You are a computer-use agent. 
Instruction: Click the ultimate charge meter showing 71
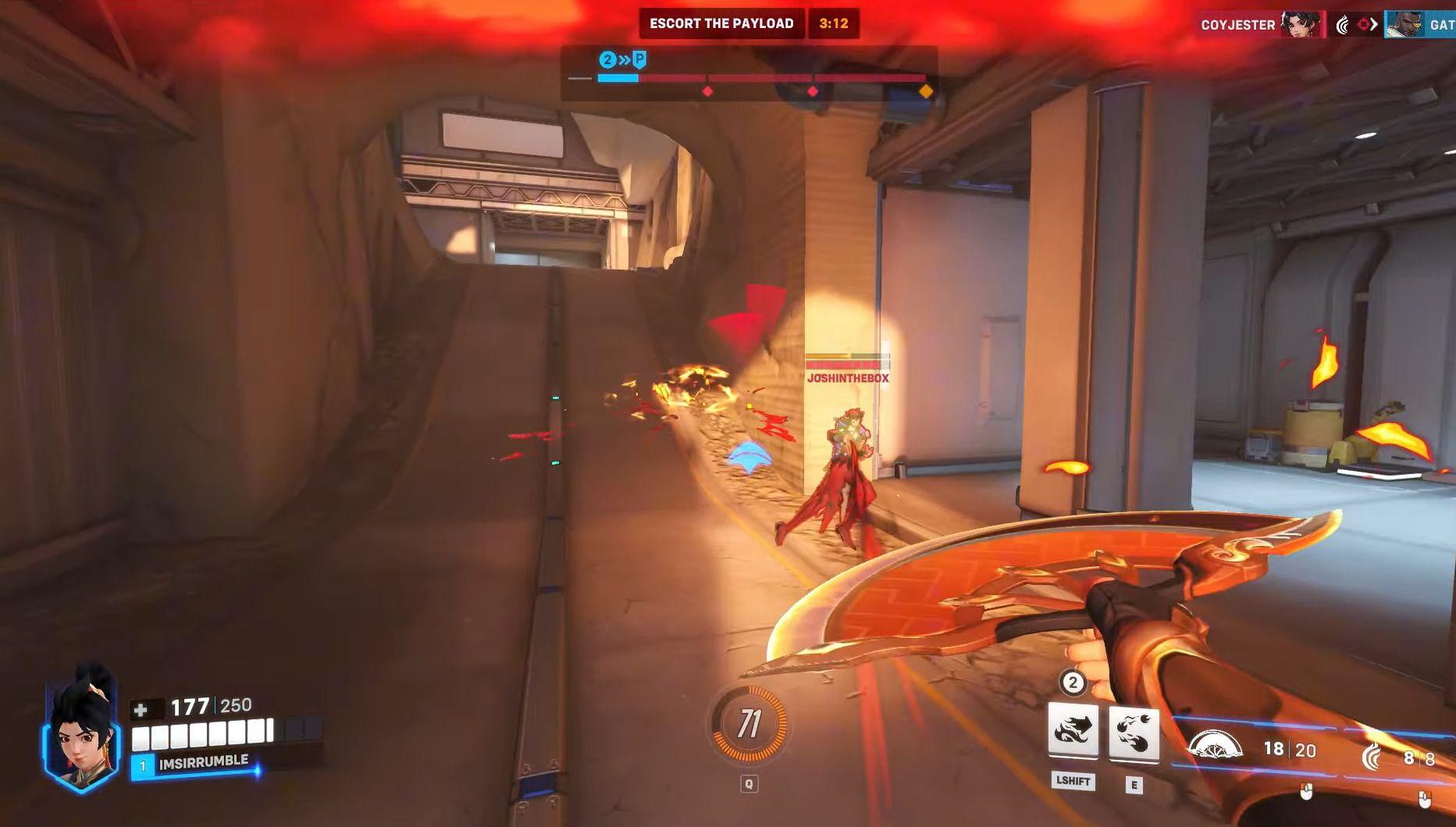[749, 725]
